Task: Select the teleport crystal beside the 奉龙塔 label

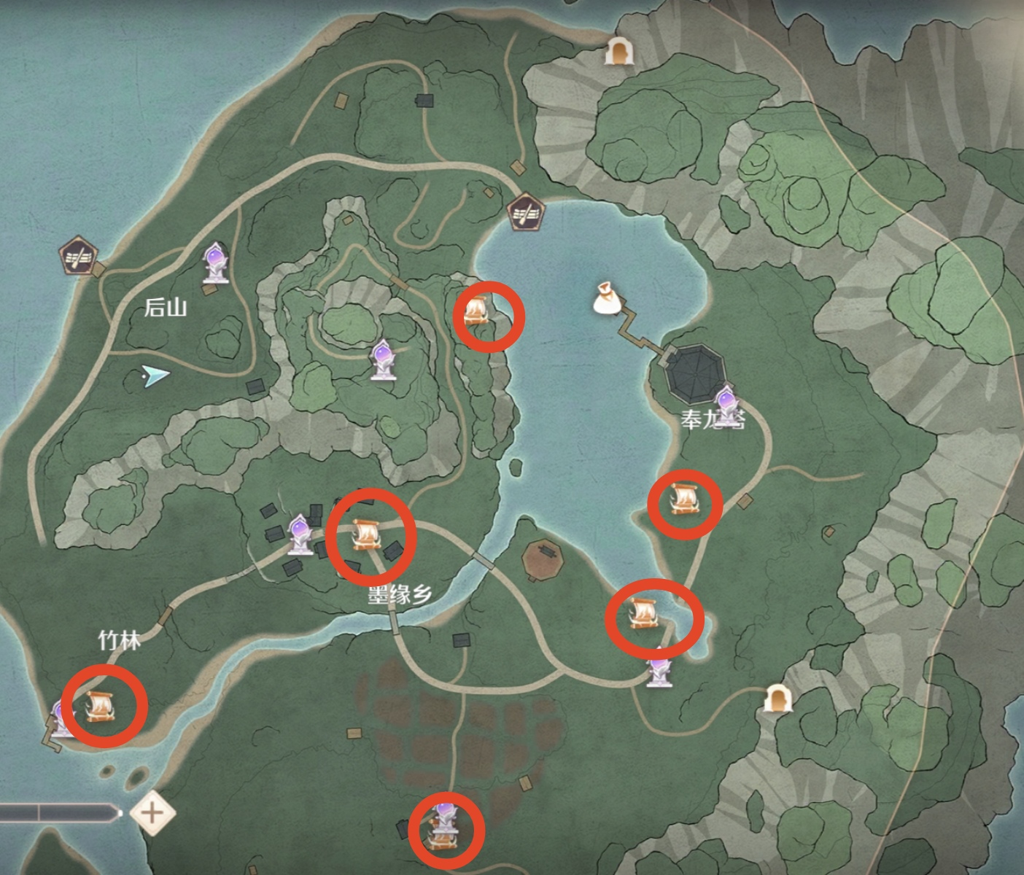Action: (727, 404)
